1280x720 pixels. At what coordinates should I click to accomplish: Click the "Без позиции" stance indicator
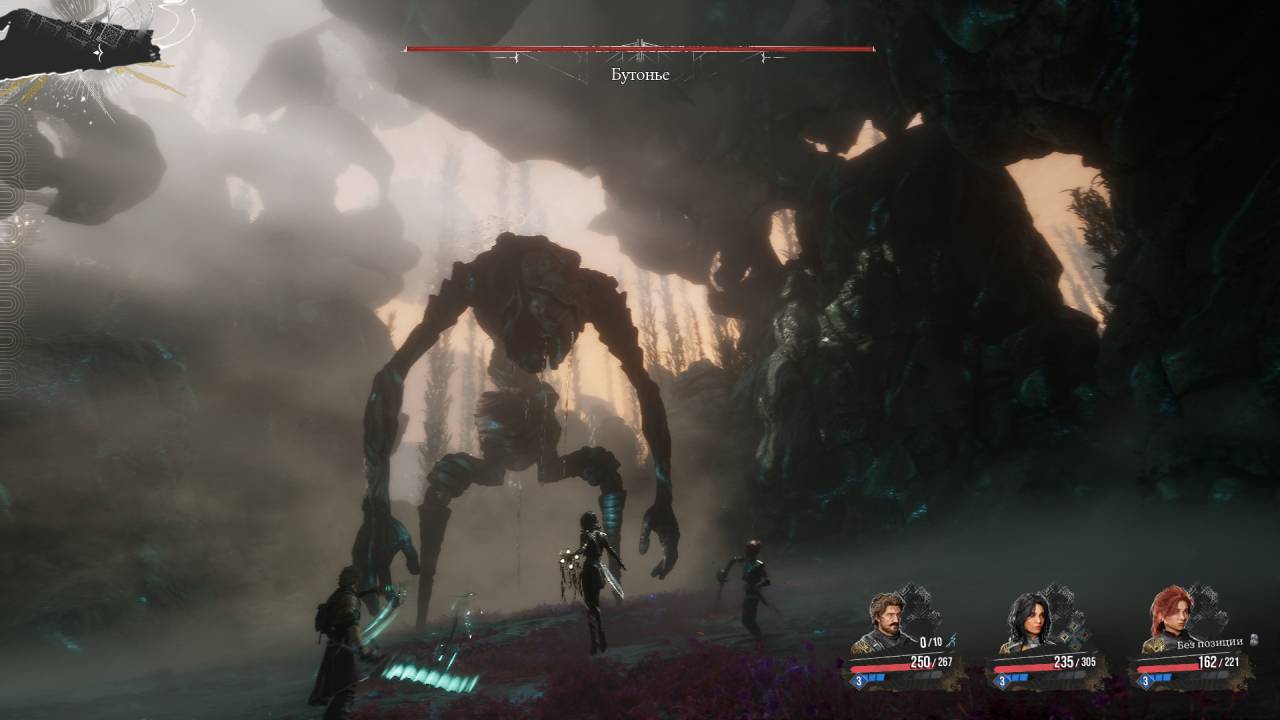click(x=1209, y=642)
